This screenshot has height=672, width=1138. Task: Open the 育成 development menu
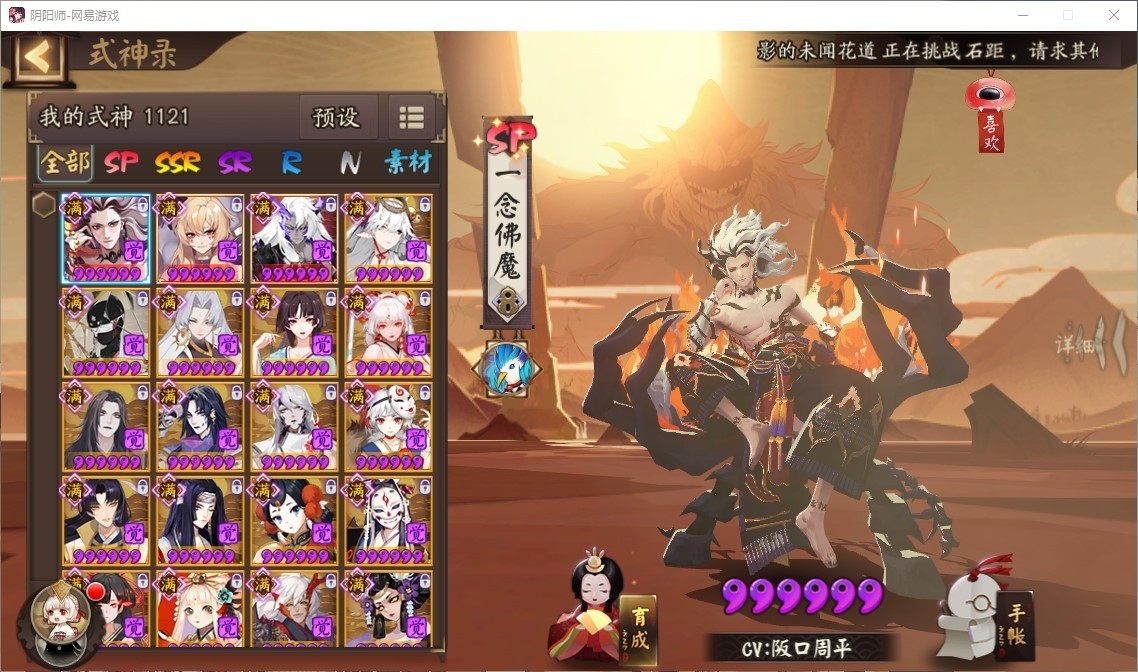coord(637,626)
